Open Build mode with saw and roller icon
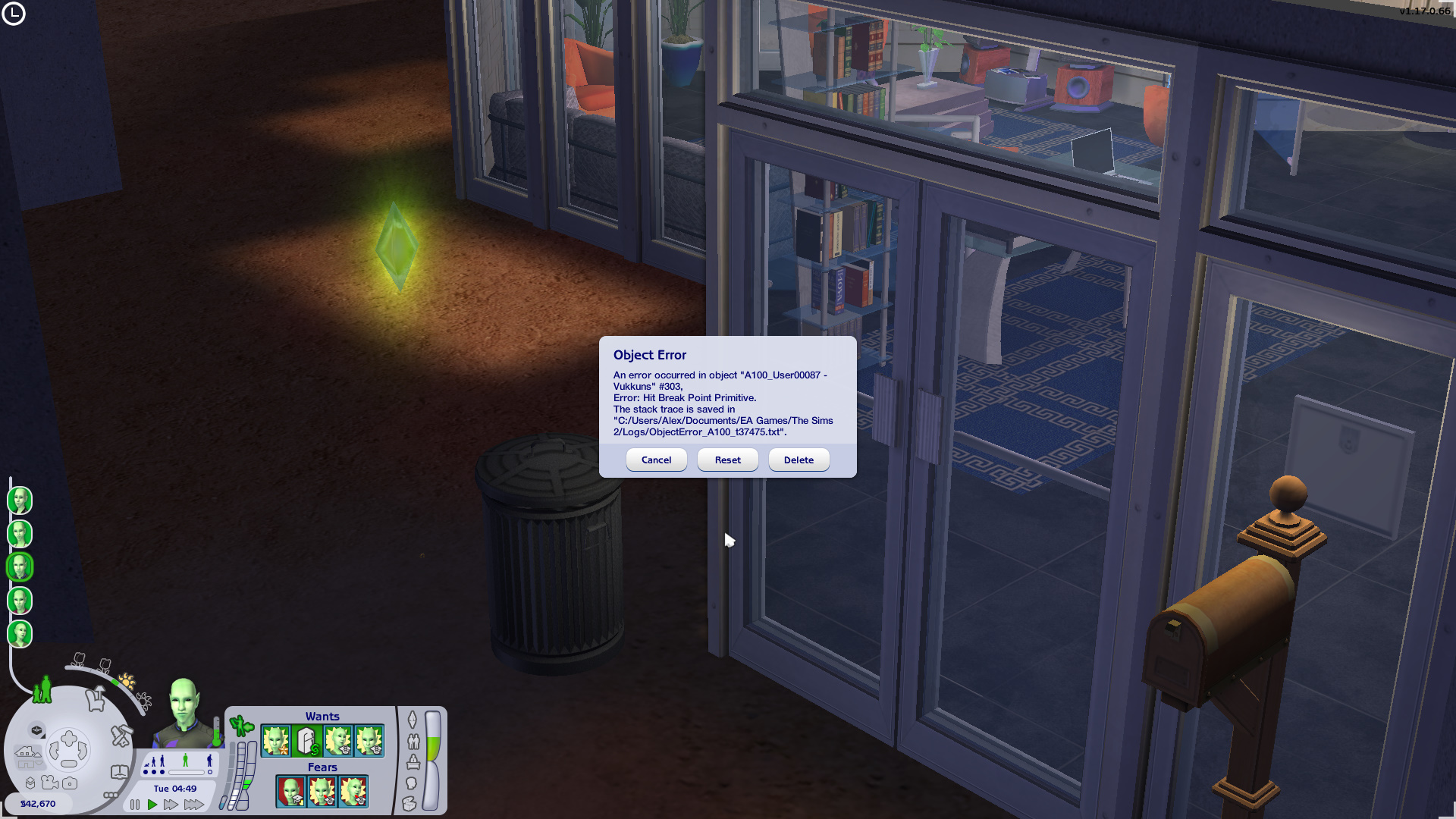This screenshot has width=1456, height=819. pyautogui.click(x=121, y=735)
